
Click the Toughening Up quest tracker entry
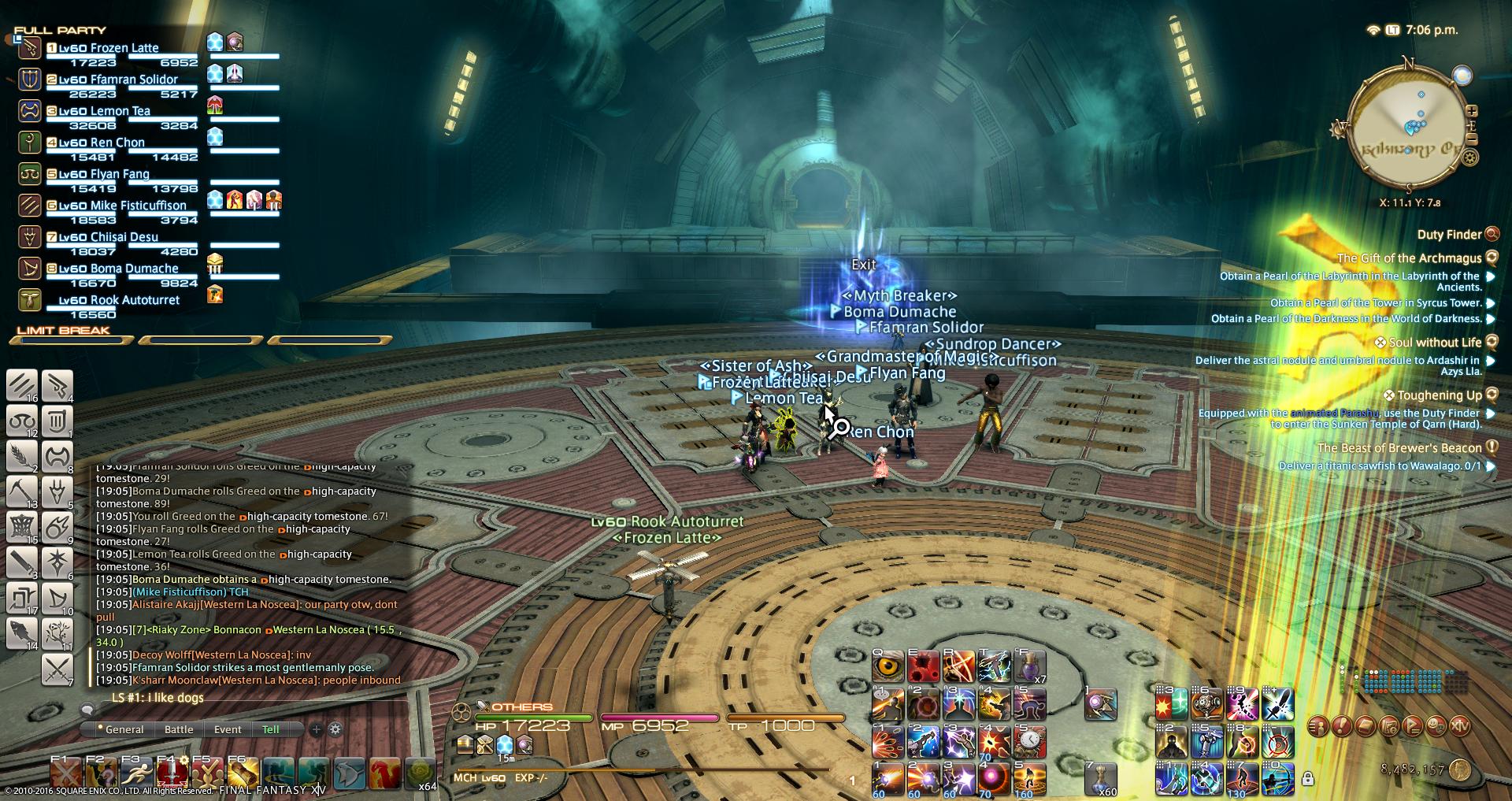pos(1439,395)
